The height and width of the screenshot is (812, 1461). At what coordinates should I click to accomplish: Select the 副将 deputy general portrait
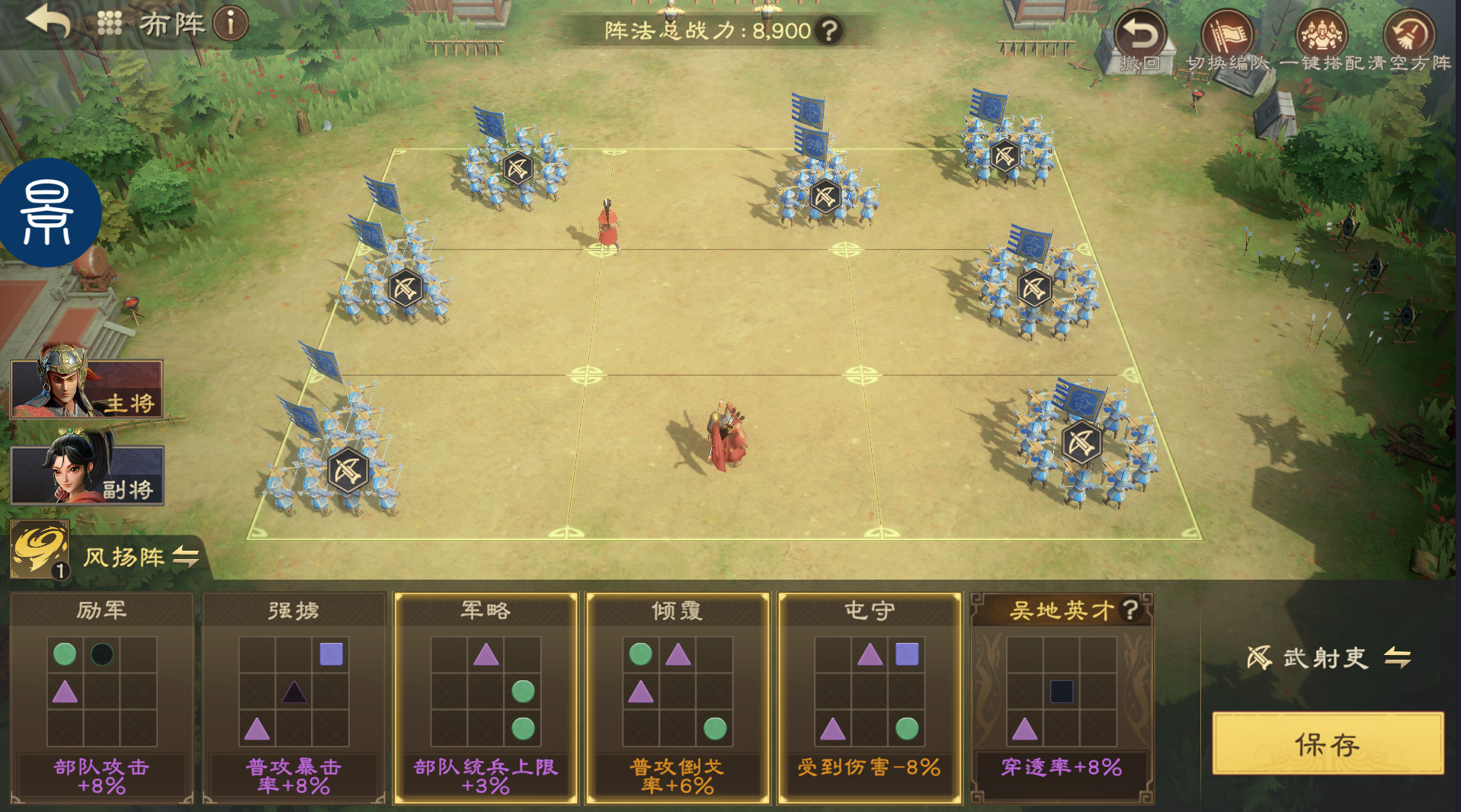(x=86, y=475)
